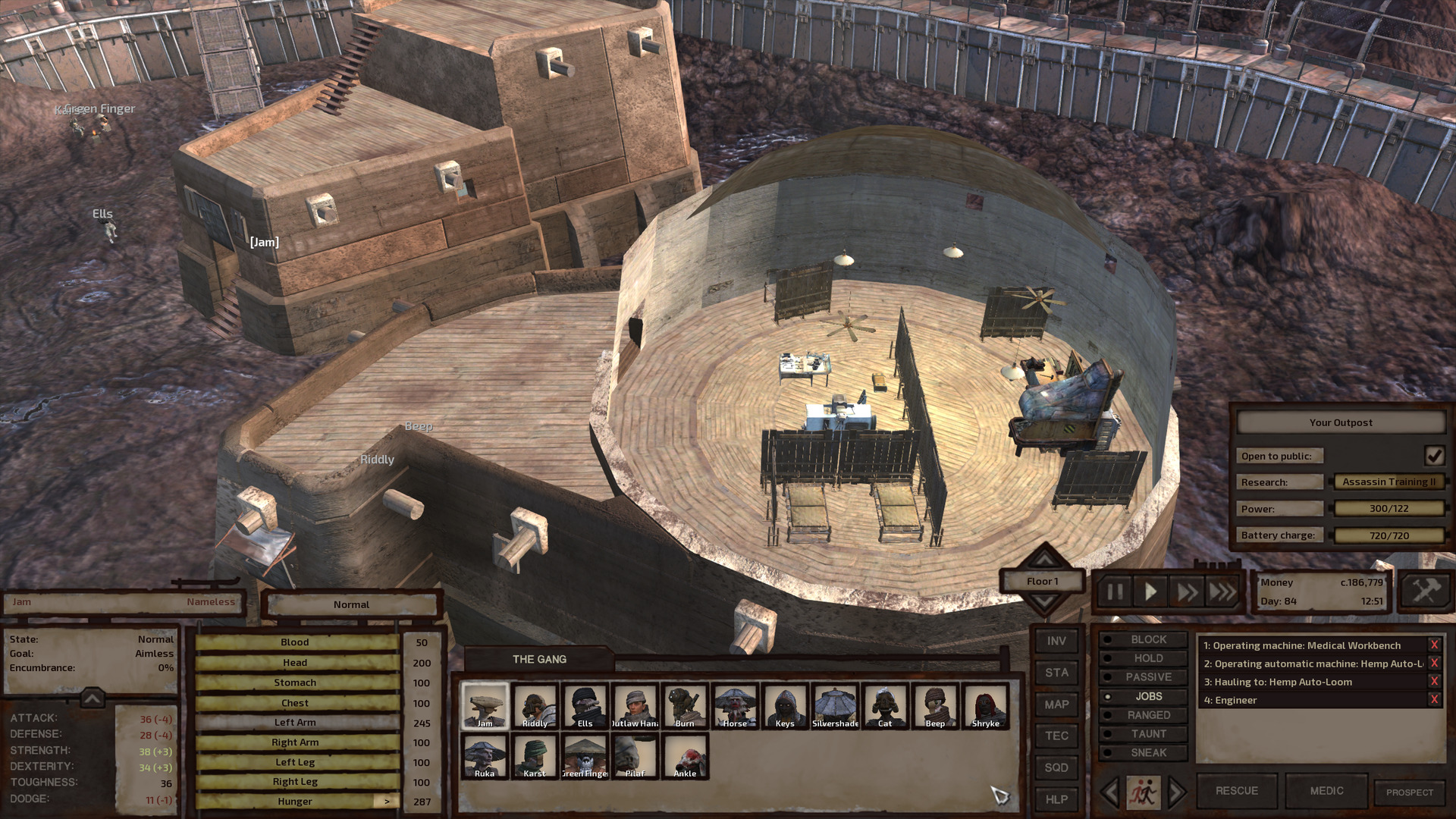The height and width of the screenshot is (819, 1456).
Task: Click the MEDIC button
Action: [1326, 790]
